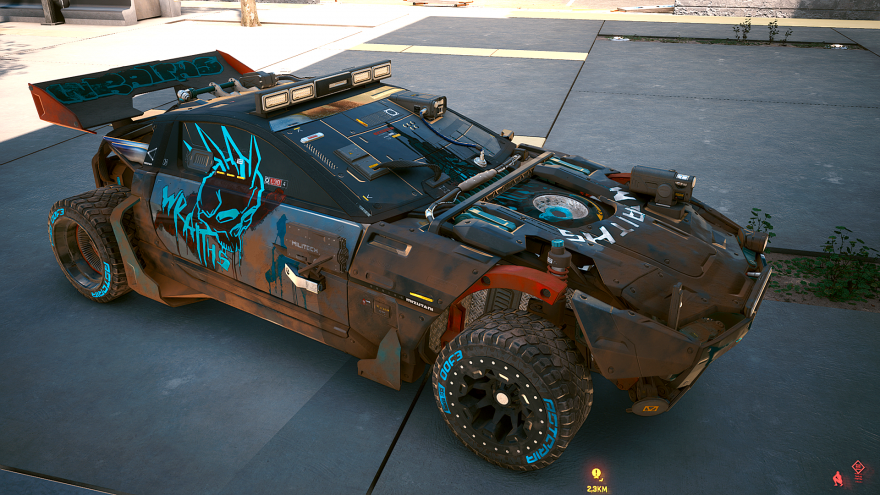Image resolution: width=880 pixels, height=495 pixels.
Task: Click the red diamond-shaped HUD icon
Action: click(857, 467)
